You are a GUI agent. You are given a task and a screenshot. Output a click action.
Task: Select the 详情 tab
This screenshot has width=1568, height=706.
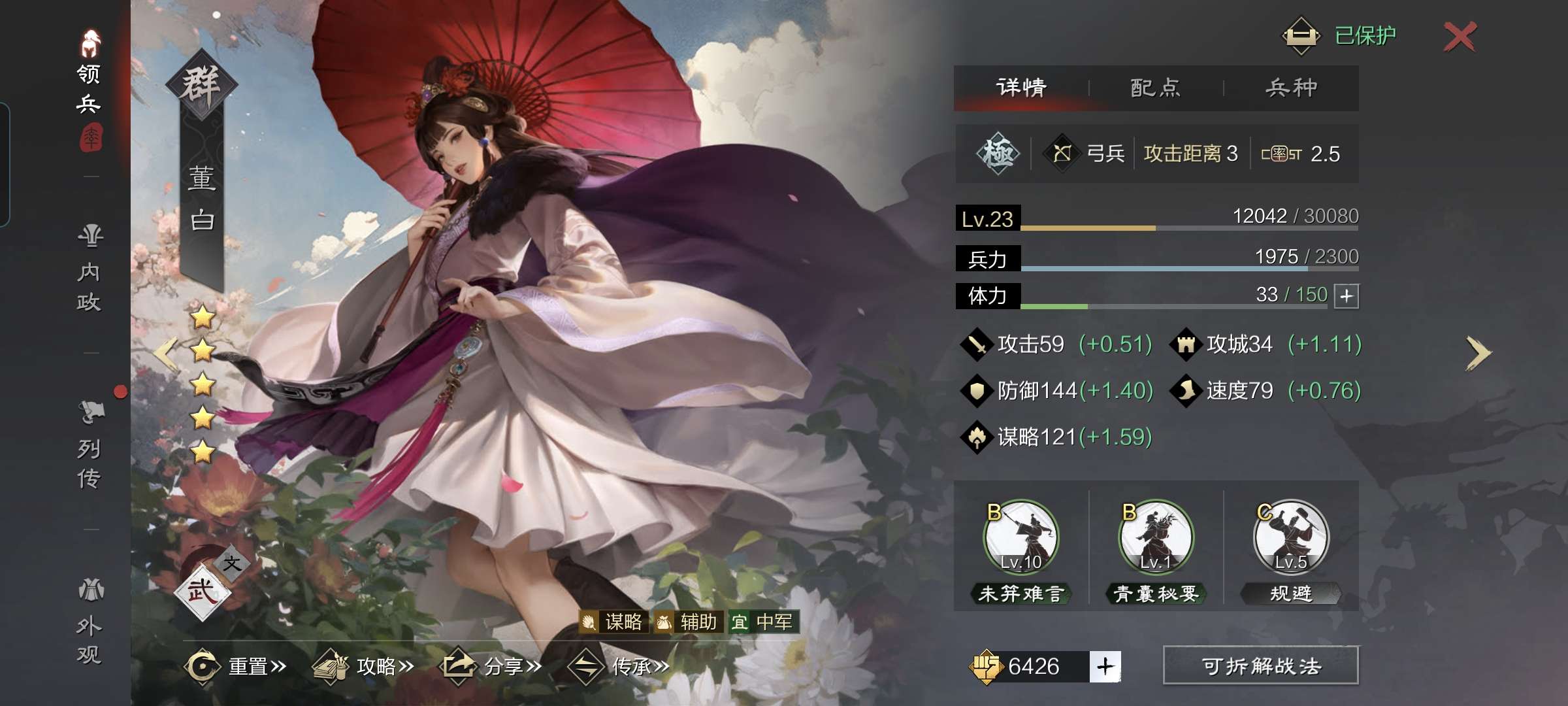click(1021, 88)
